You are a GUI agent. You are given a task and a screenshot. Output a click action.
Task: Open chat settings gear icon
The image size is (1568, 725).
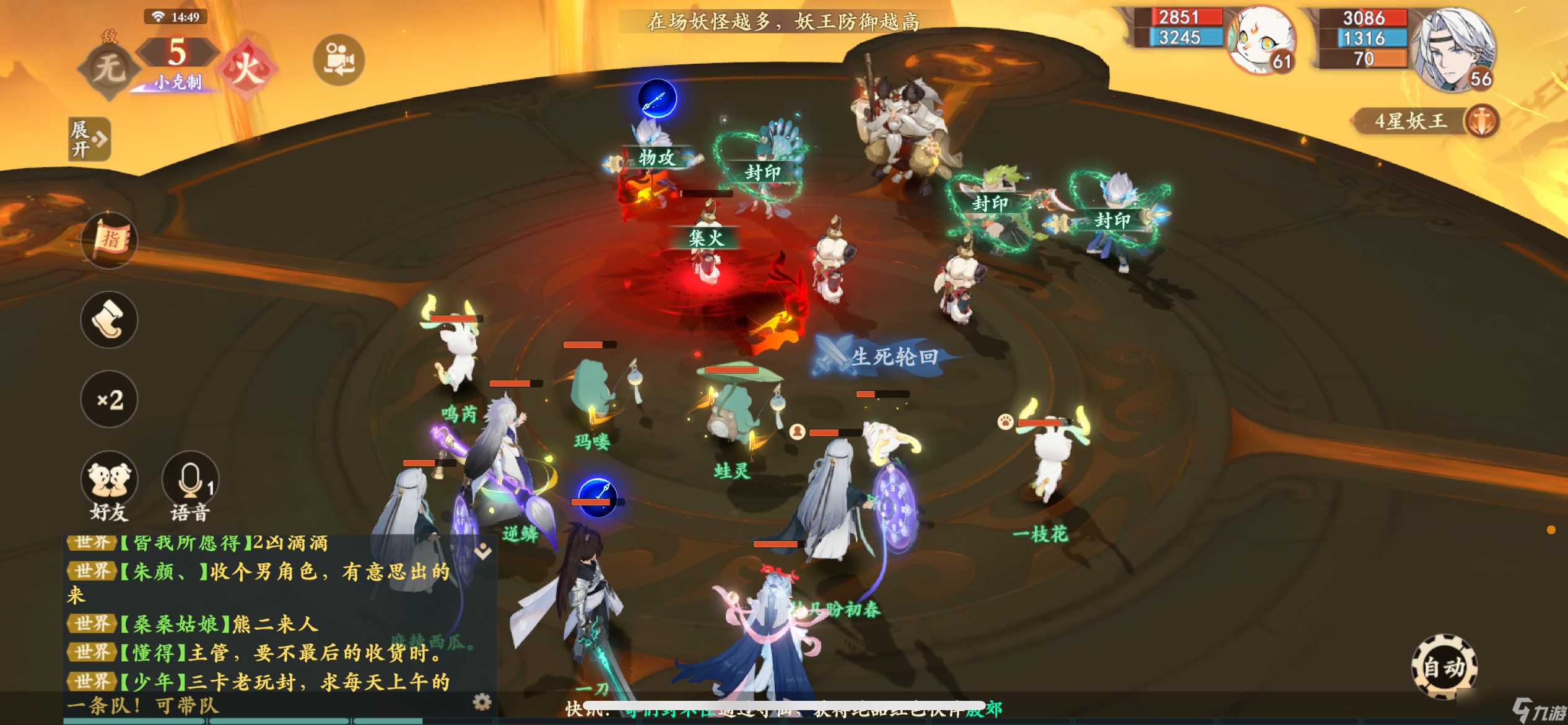(482, 701)
